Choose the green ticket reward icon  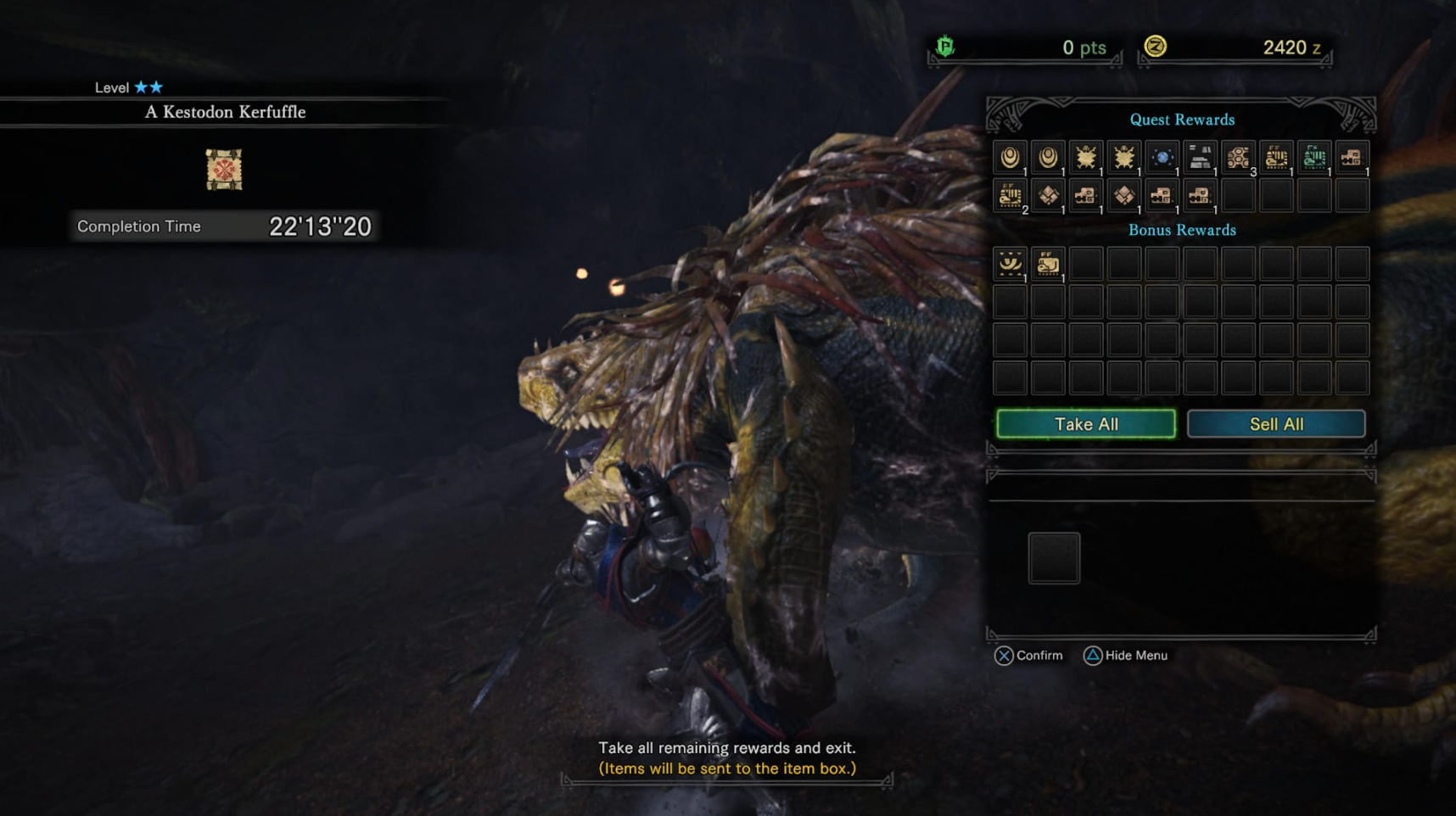point(1313,158)
